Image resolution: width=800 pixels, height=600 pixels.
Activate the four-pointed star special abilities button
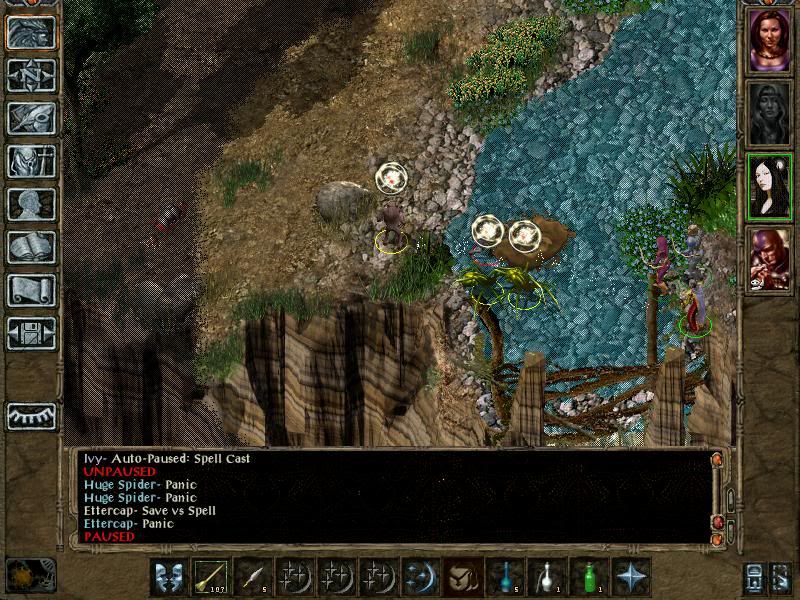pyautogui.click(x=631, y=577)
